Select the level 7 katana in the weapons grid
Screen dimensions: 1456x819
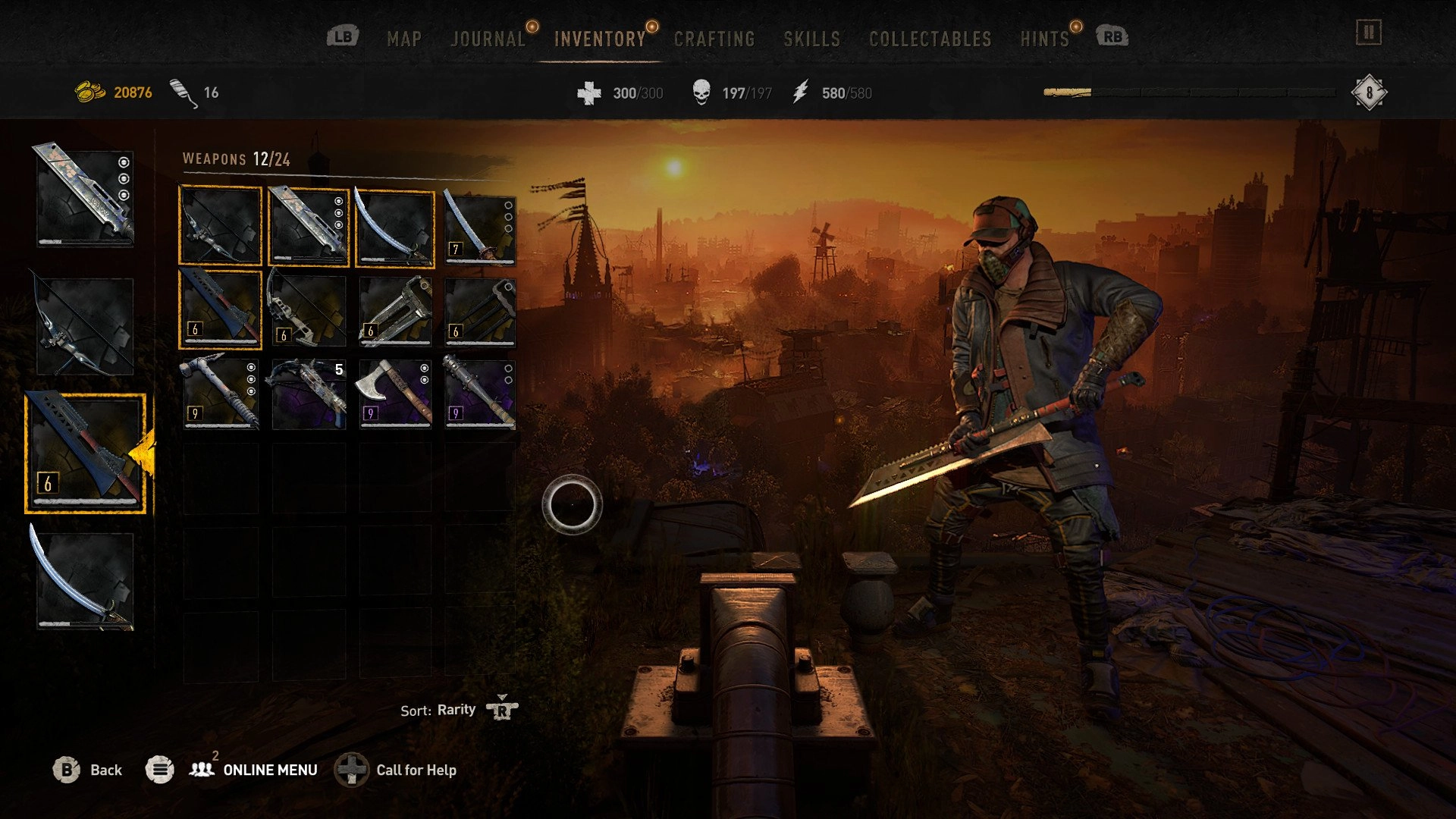[479, 226]
